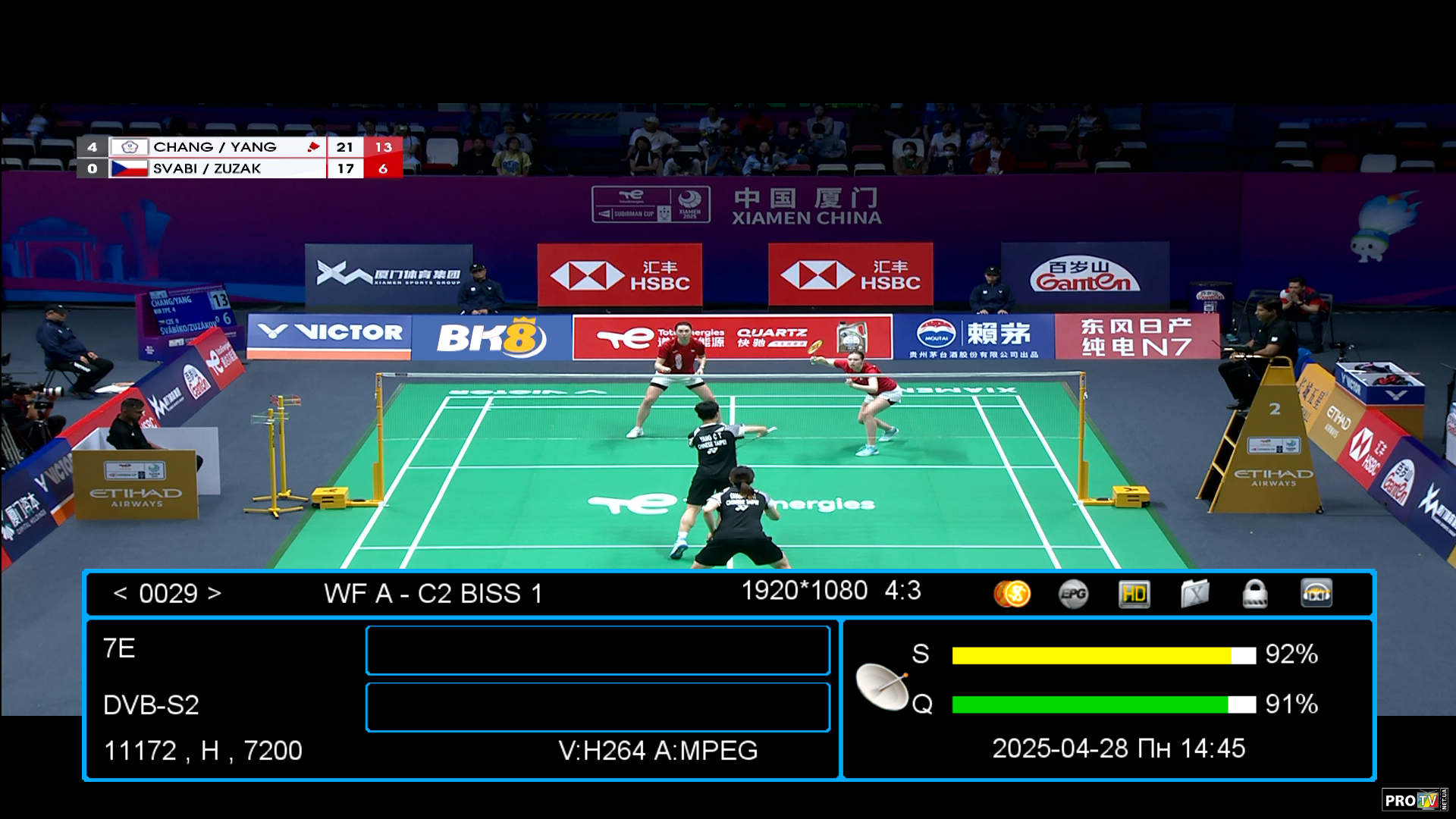Select the grey folder X icon
Viewport: 1456px width, 819px height.
click(1194, 594)
